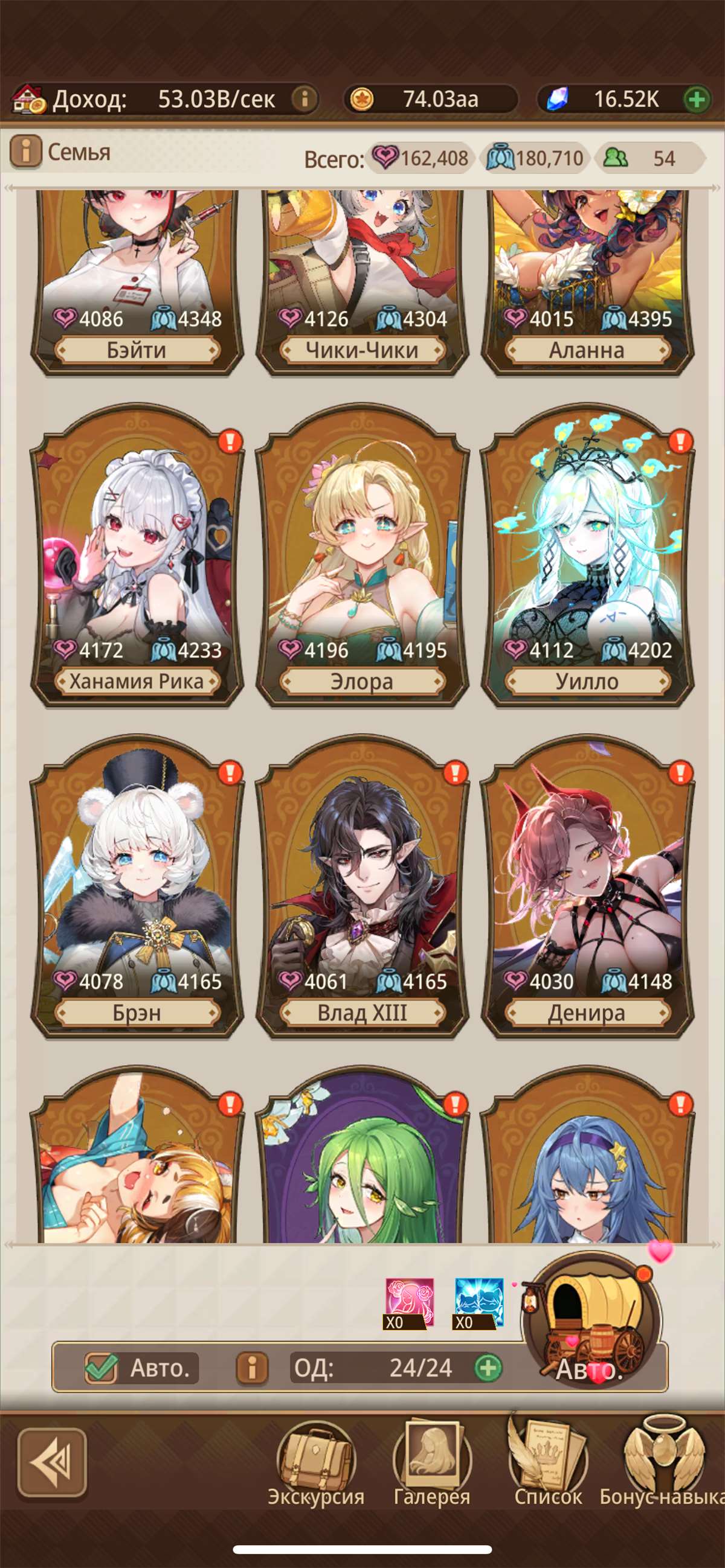The height and width of the screenshot is (1568, 725).
Task: Open Ханамия Рика's card
Action: 137,560
